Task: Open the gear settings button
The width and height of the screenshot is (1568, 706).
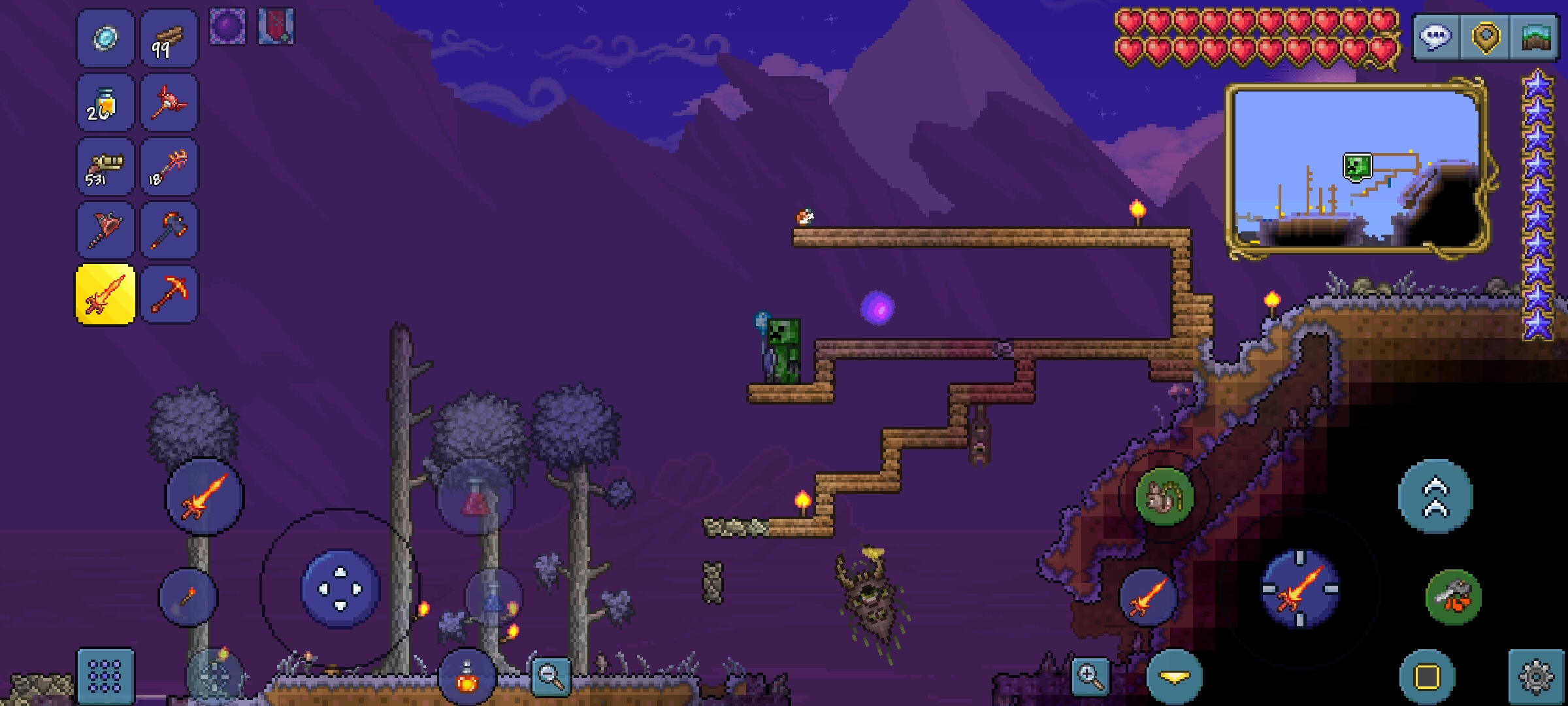Action: (1536, 676)
